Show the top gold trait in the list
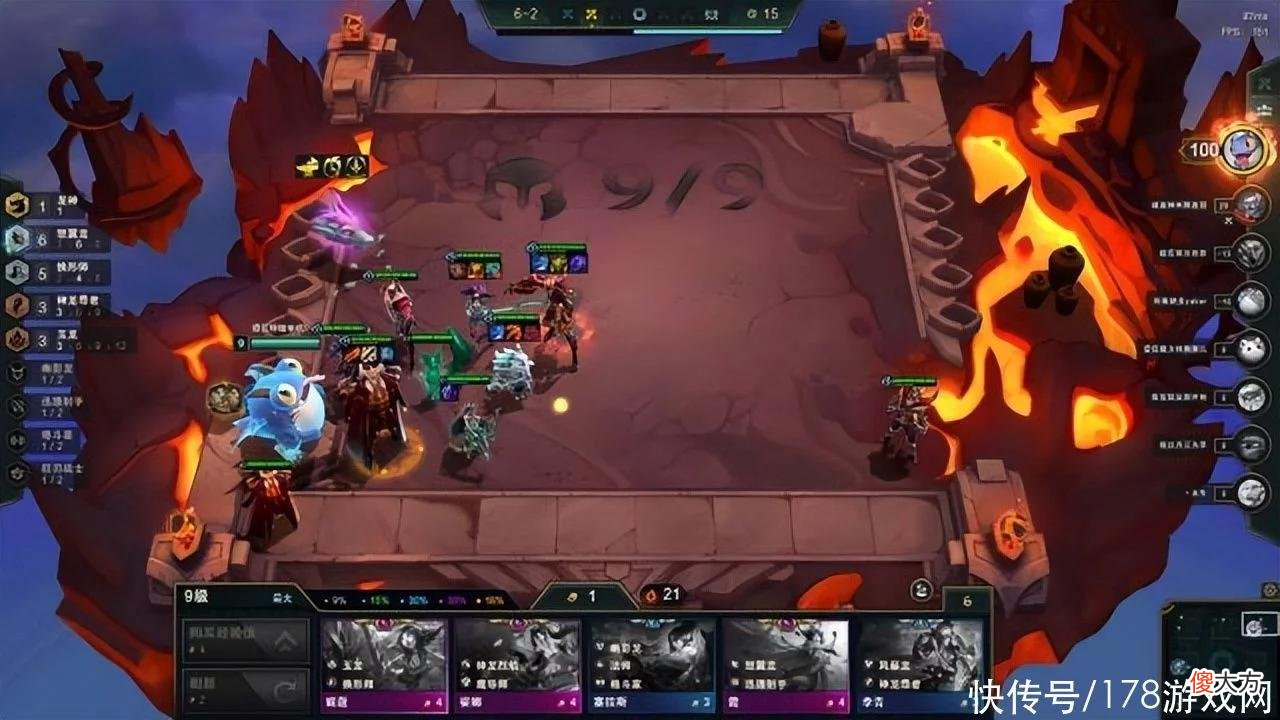Image resolution: width=1280 pixels, height=720 pixels. [17, 206]
